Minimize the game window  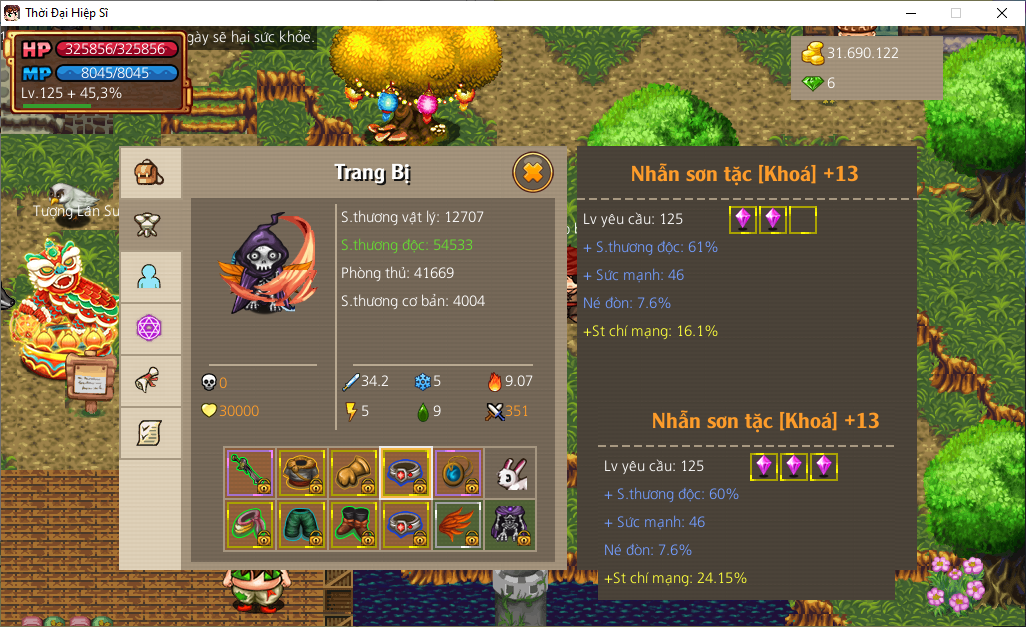click(x=910, y=13)
